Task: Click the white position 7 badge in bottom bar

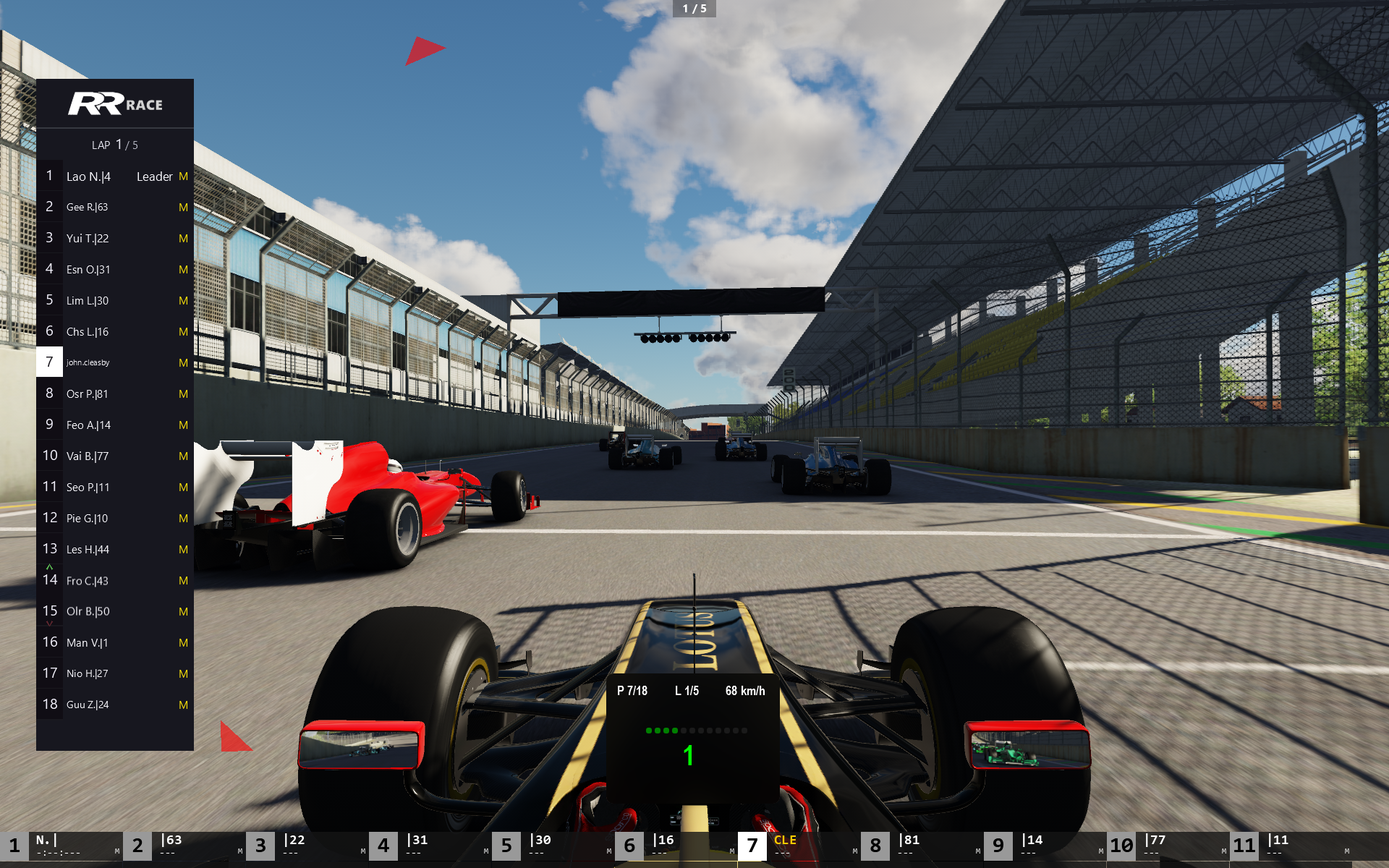Action: pyautogui.click(x=752, y=845)
